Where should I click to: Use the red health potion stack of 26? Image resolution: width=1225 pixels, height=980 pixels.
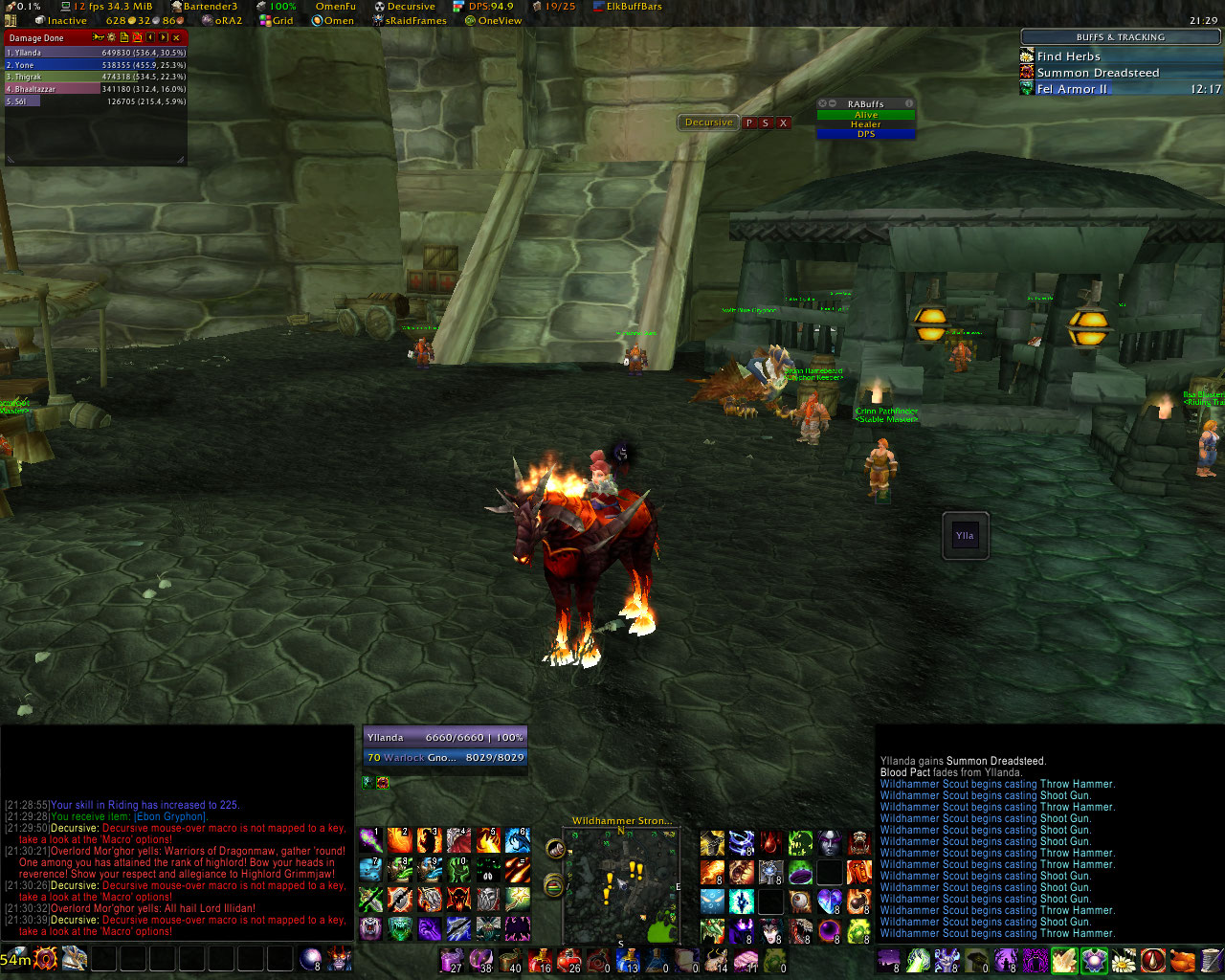point(569,960)
